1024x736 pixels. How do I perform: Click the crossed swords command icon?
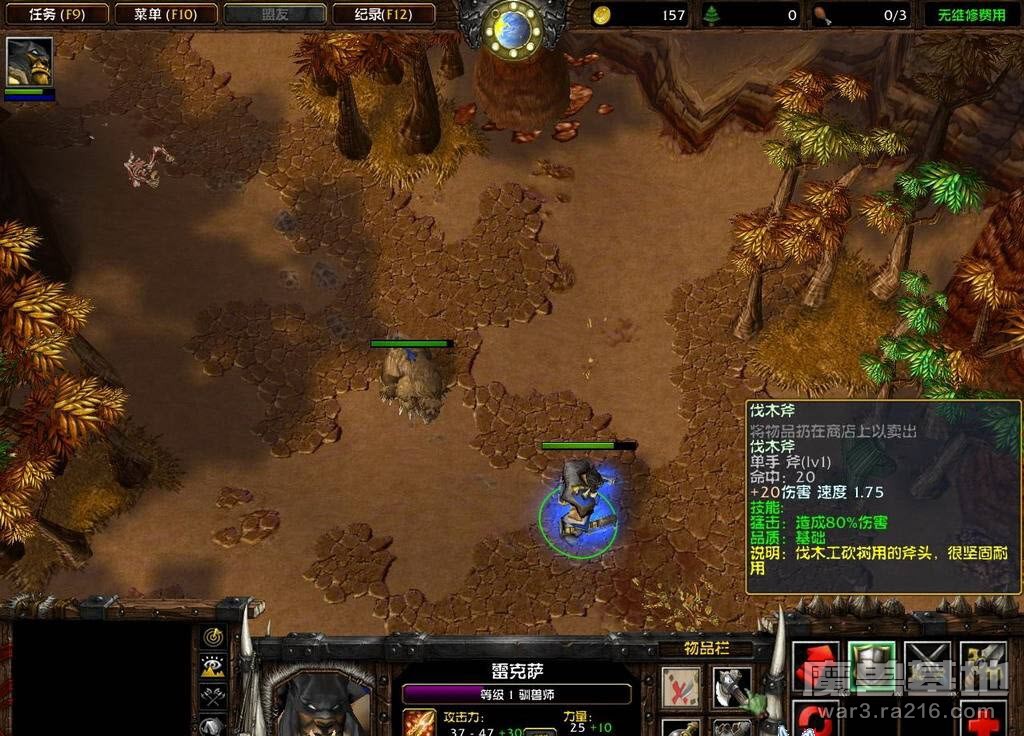pos(927,665)
